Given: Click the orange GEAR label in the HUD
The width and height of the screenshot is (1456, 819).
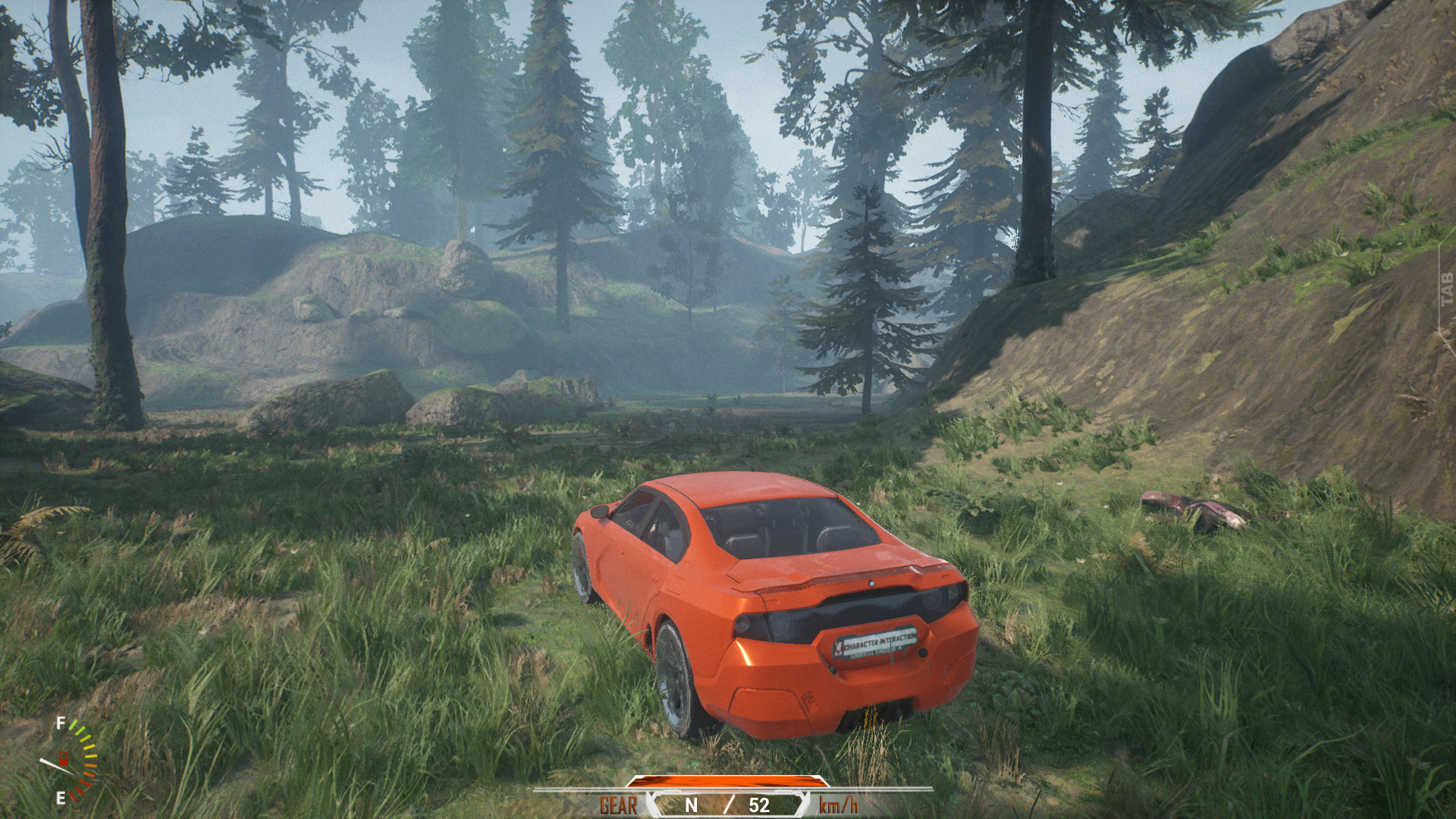Looking at the screenshot, I should click(x=618, y=806).
